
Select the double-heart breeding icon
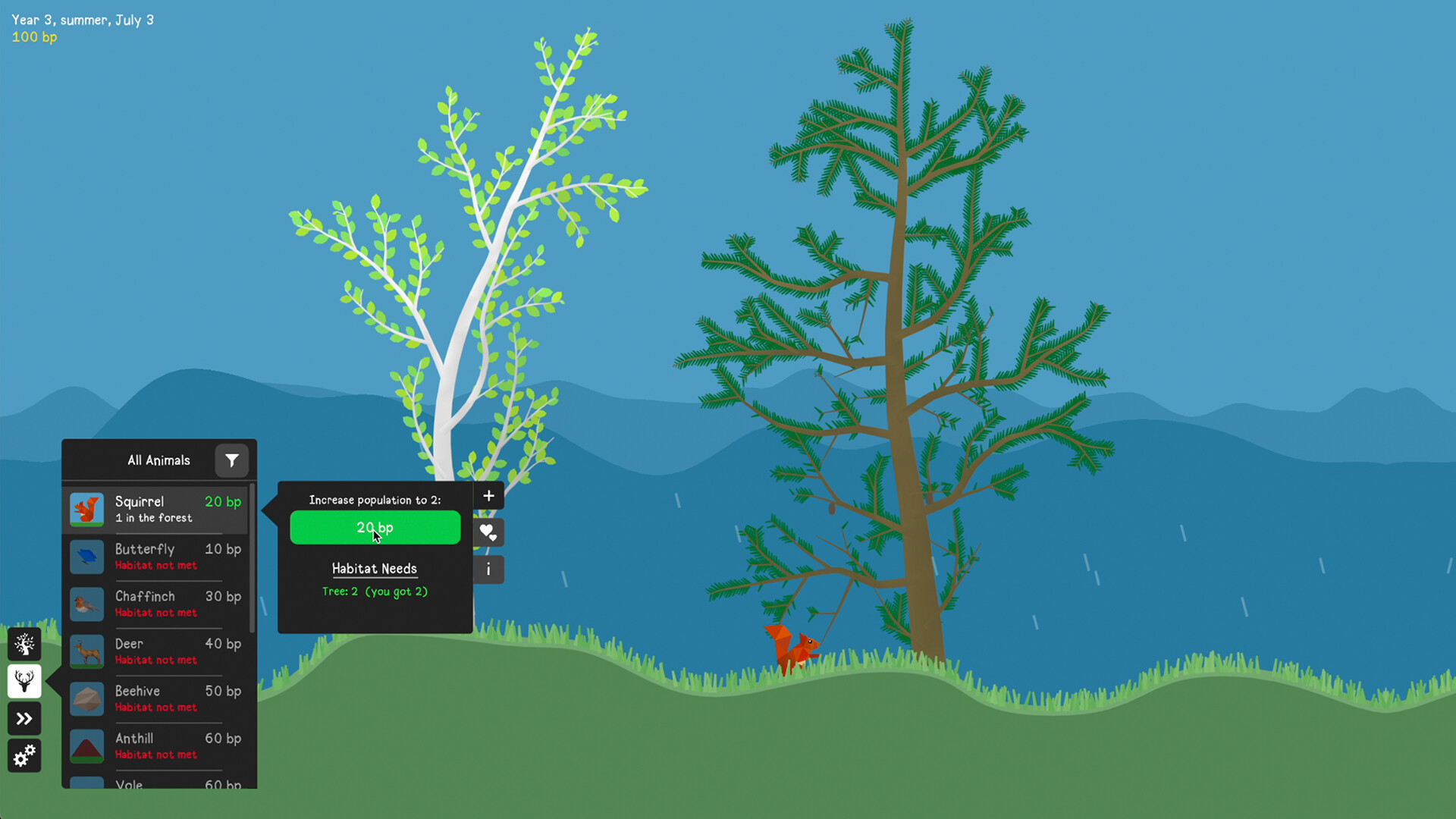(x=488, y=532)
